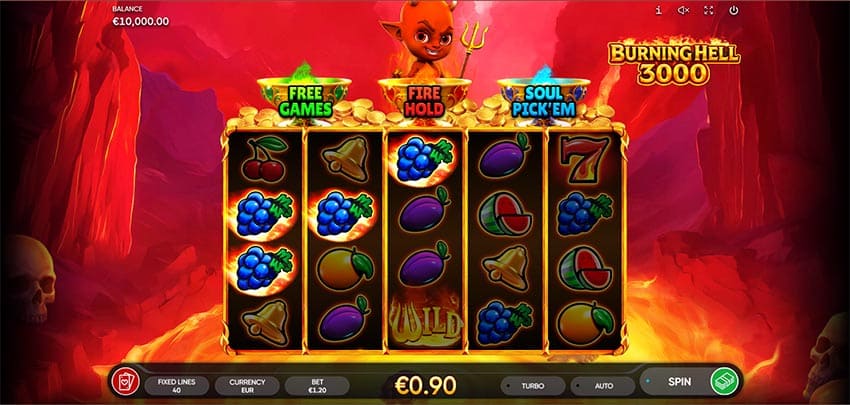Toggle Turbo spin mode
This screenshot has height=405, width=850.
[x=533, y=385]
